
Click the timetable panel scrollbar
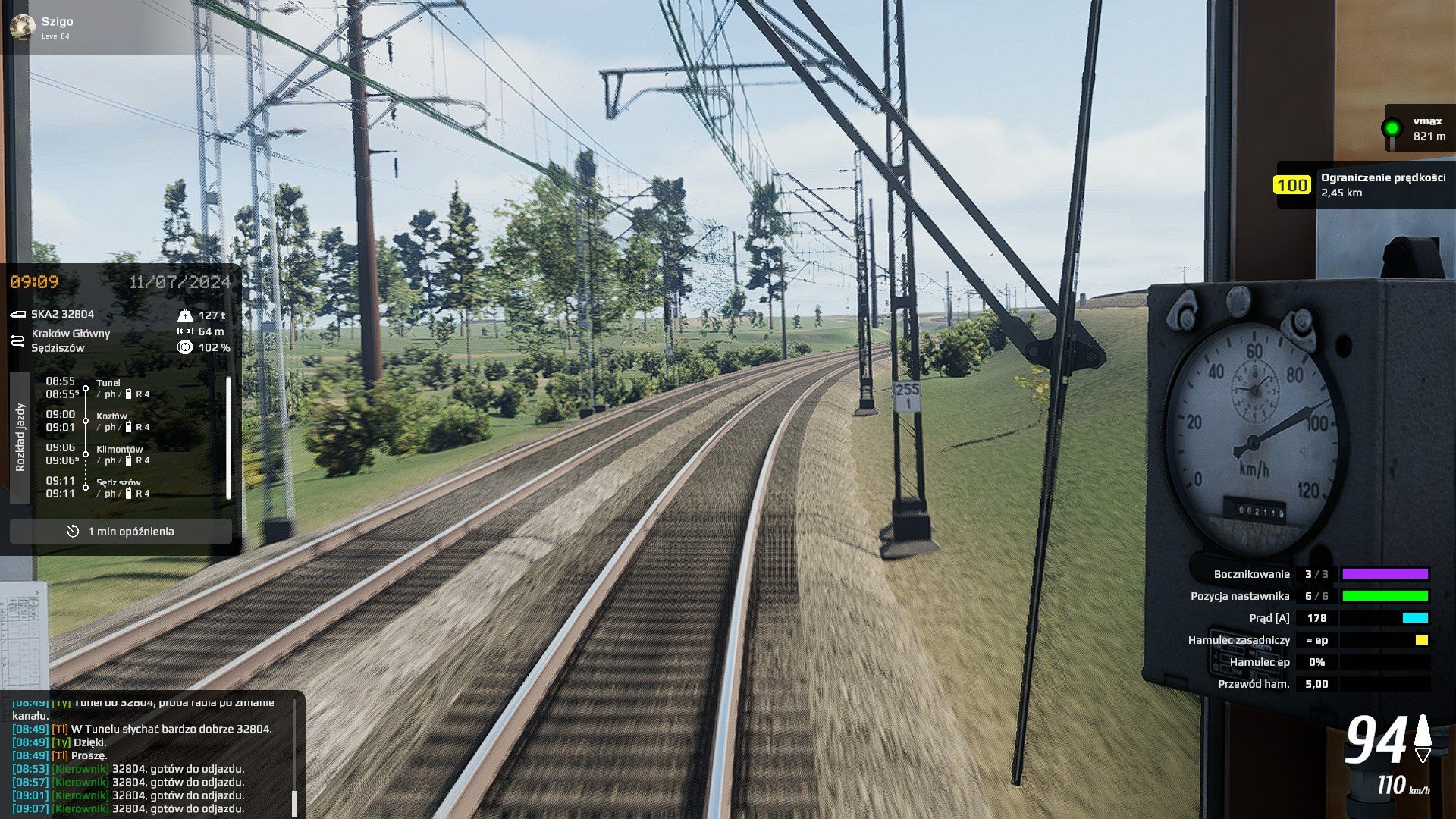point(228,438)
